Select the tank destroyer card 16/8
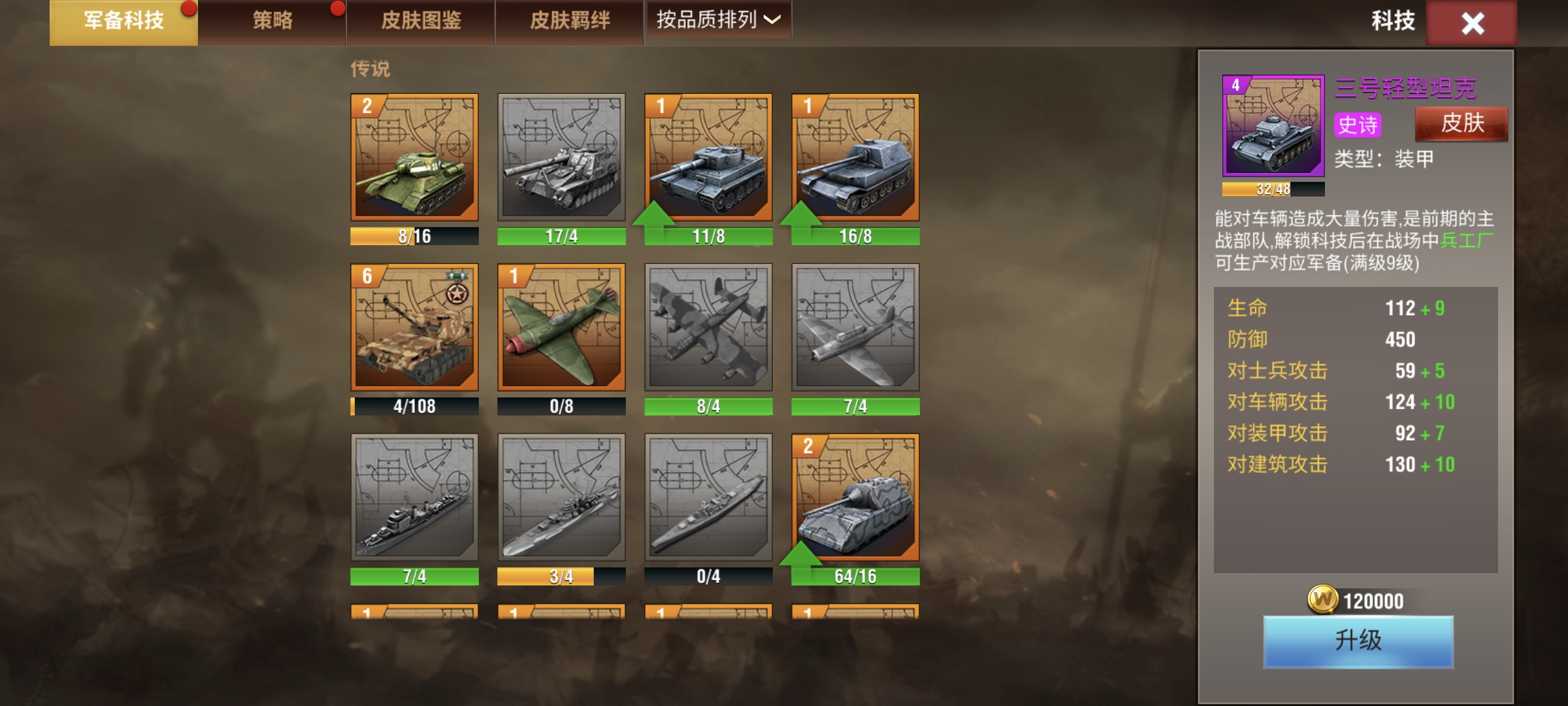 point(855,157)
